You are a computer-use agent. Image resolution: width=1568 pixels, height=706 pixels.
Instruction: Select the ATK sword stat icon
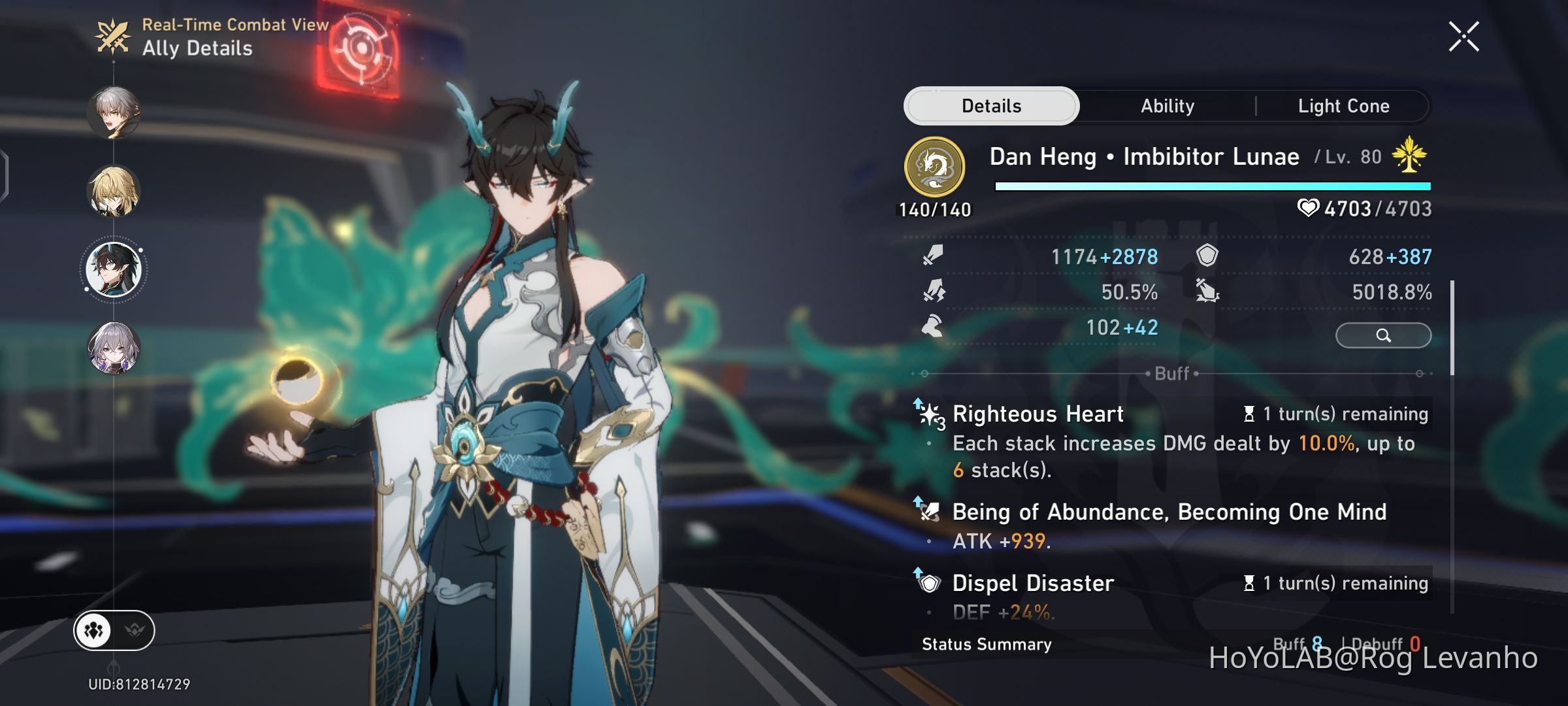[932, 256]
